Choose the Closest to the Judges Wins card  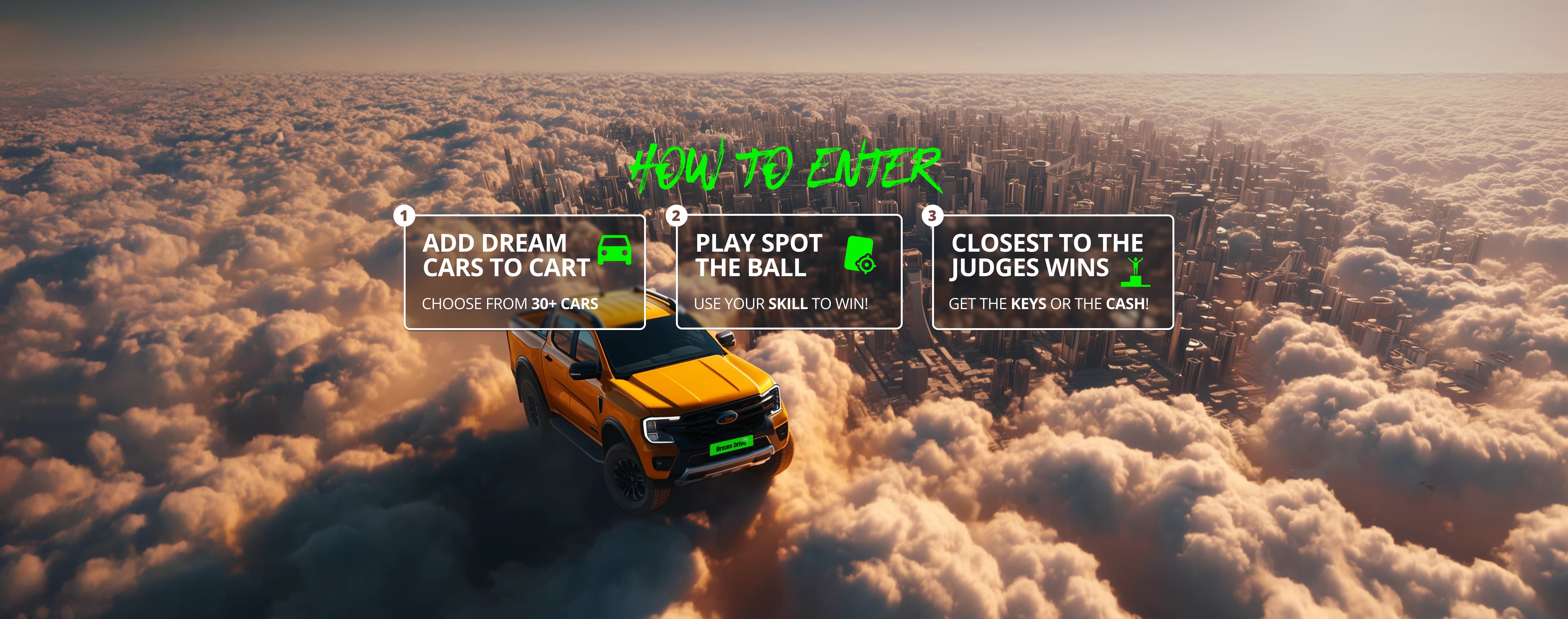tap(1052, 272)
